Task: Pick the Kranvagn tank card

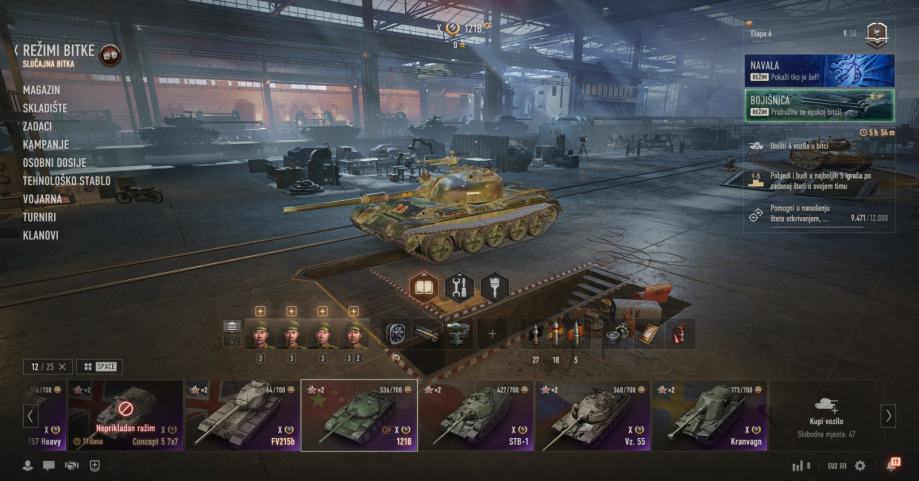Action: [x=710, y=415]
